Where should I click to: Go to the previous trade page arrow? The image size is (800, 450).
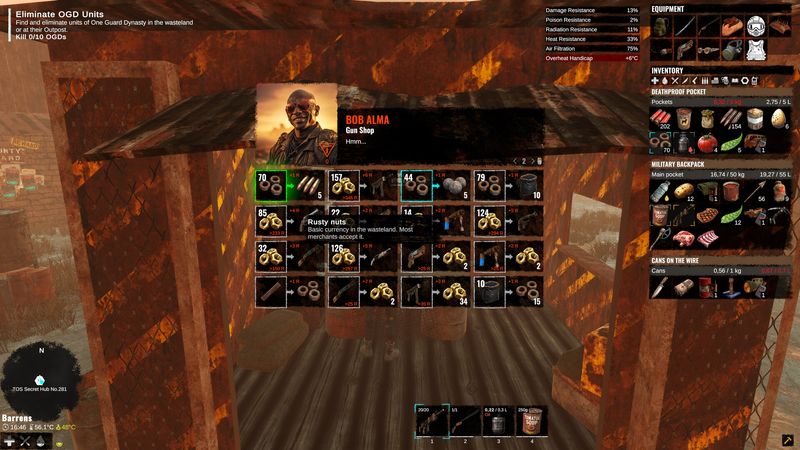516,160
